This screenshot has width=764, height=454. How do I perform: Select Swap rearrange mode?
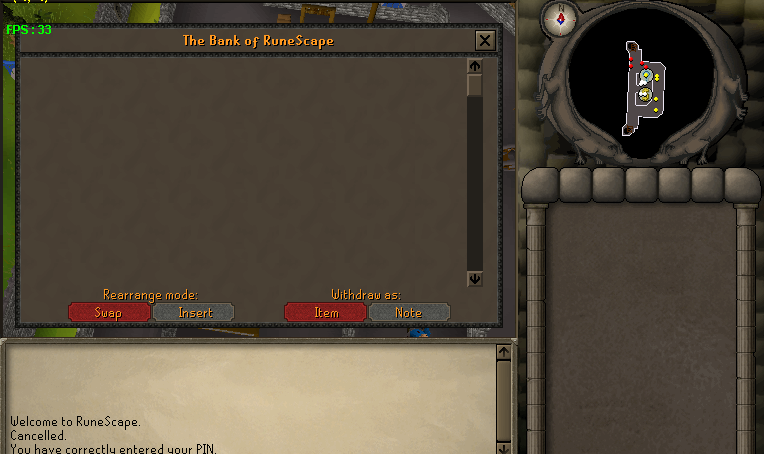click(108, 313)
